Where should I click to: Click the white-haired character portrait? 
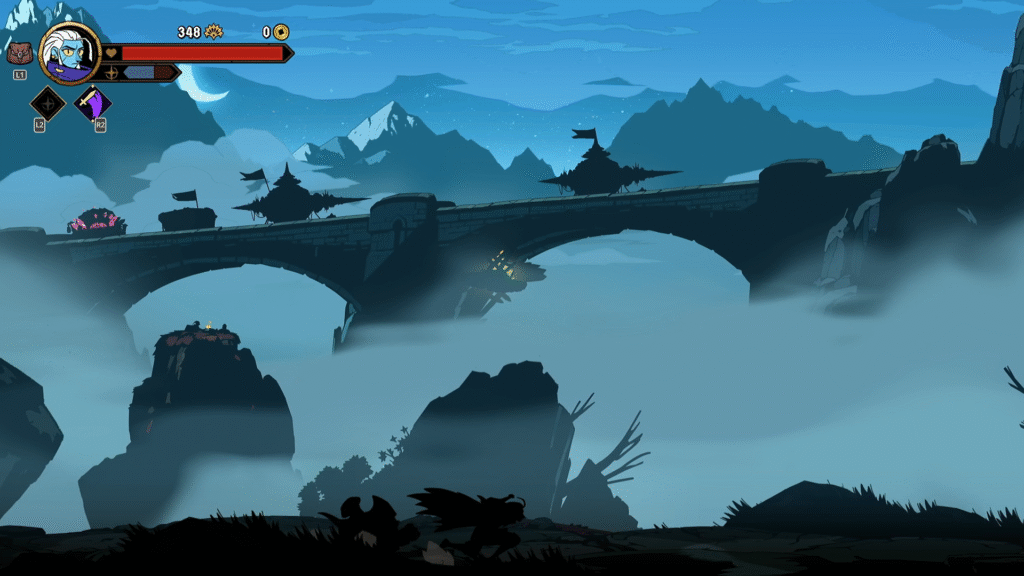(70, 53)
